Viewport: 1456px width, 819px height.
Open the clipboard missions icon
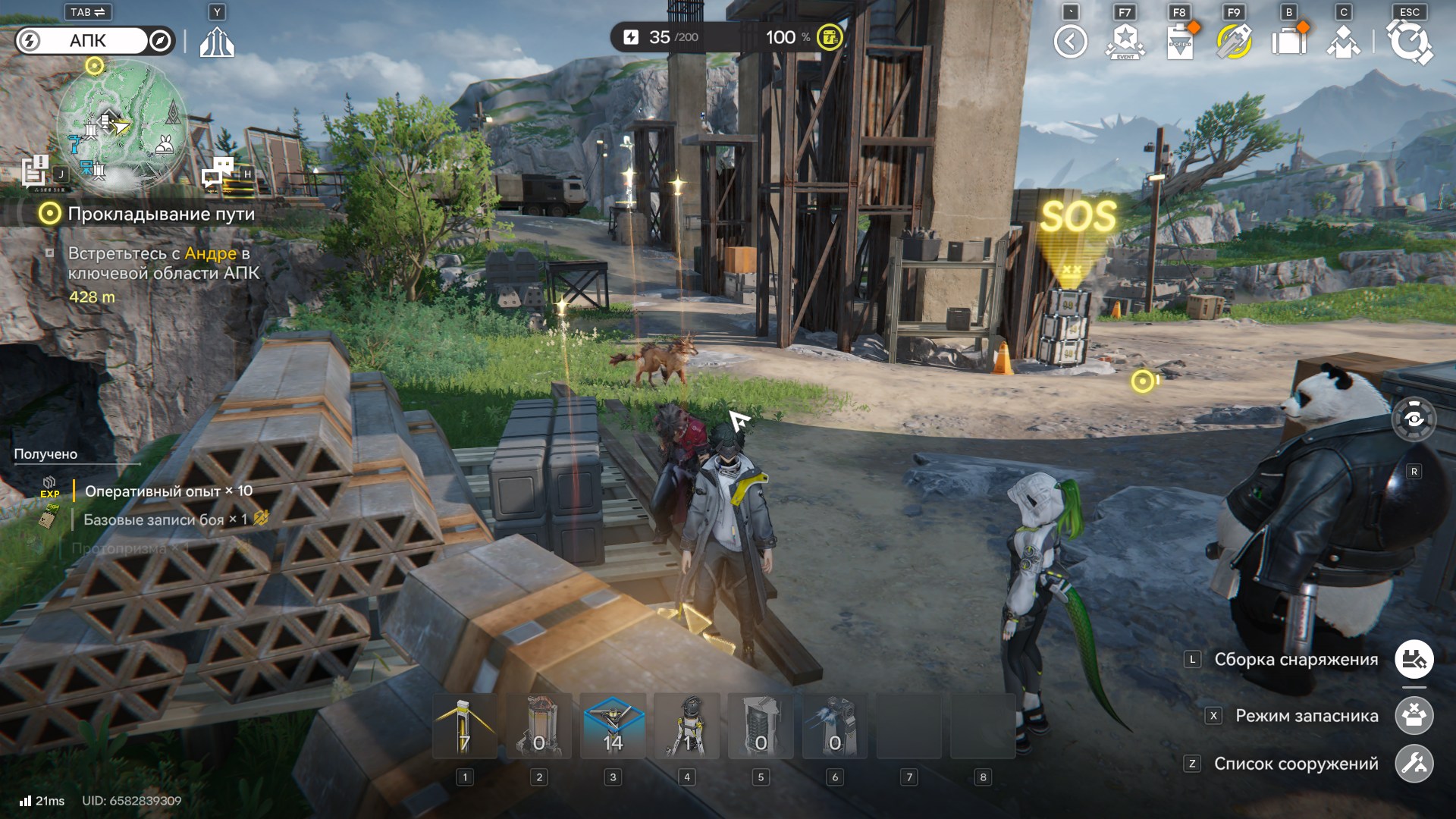(x=1180, y=42)
